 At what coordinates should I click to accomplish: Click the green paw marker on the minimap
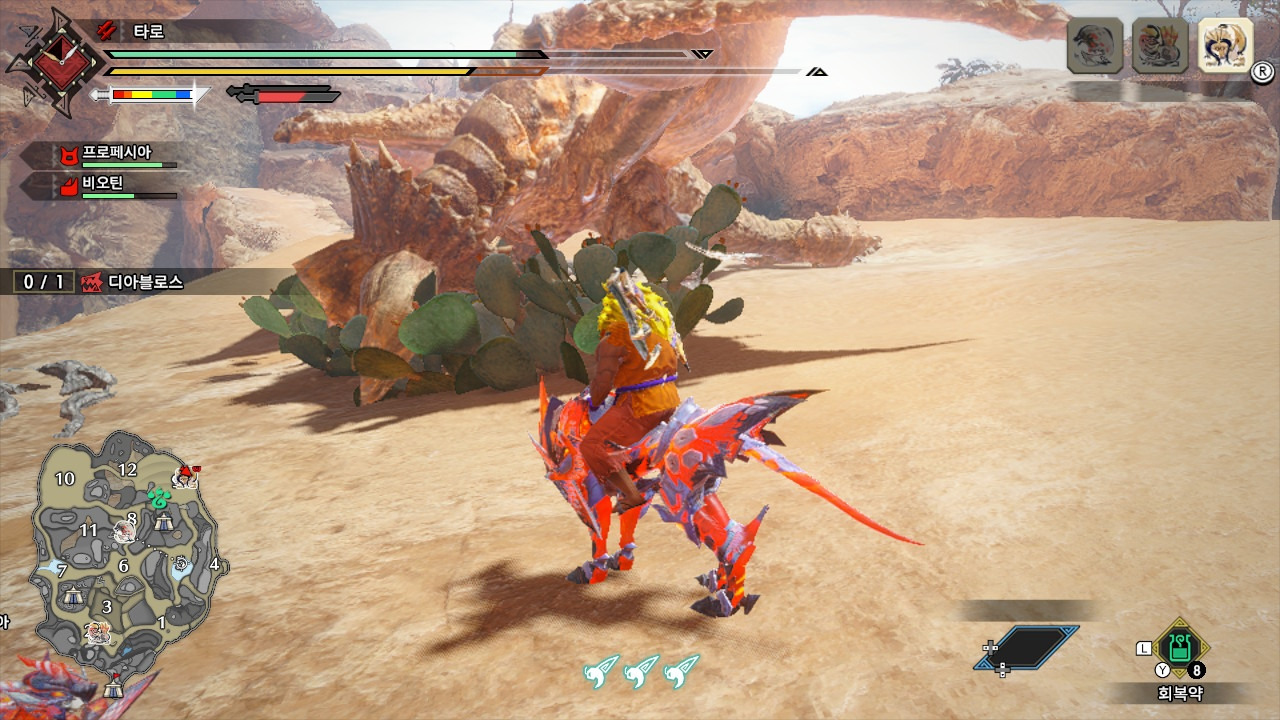point(159,496)
